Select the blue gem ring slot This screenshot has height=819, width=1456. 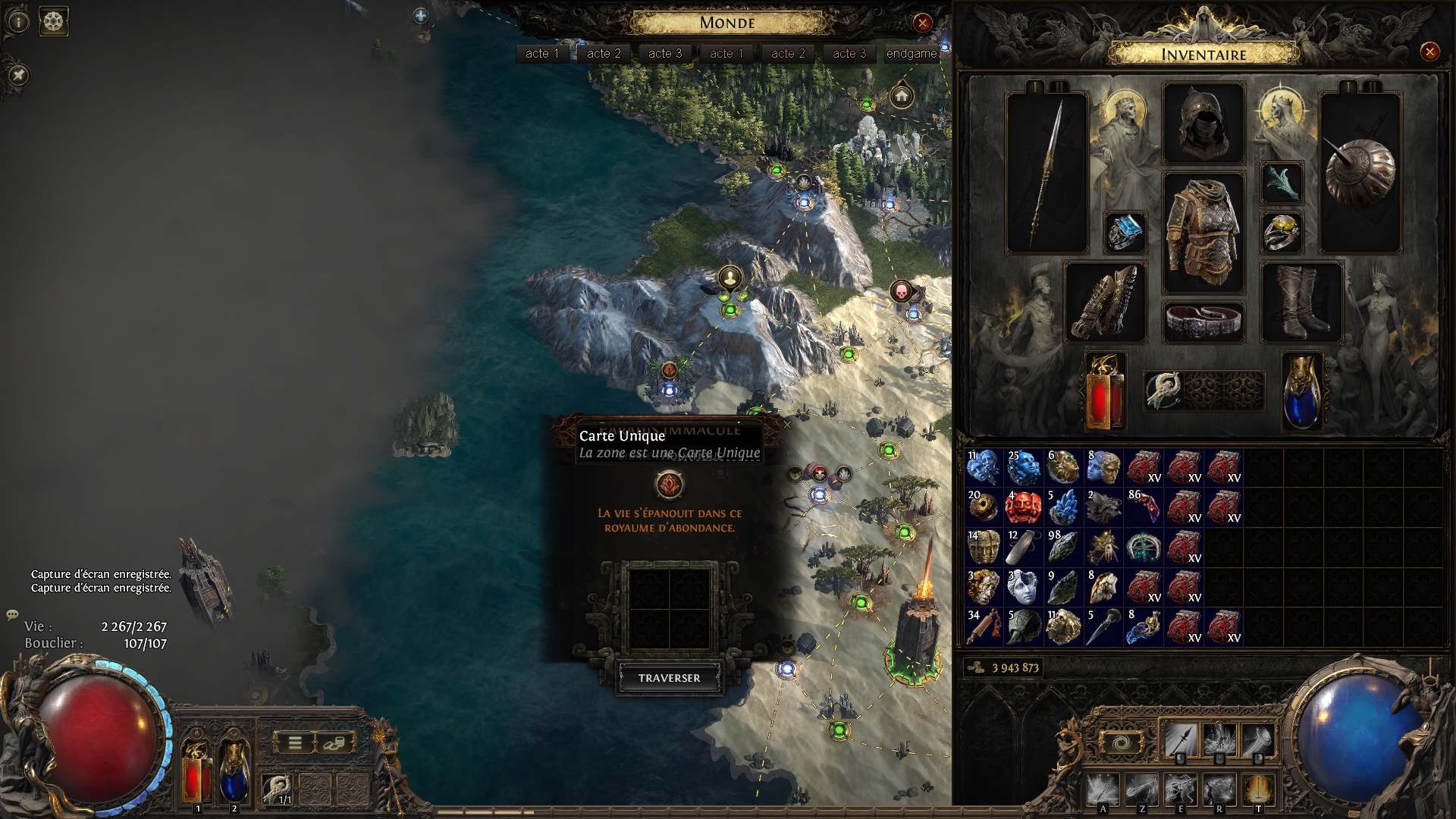tap(1125, 232)
